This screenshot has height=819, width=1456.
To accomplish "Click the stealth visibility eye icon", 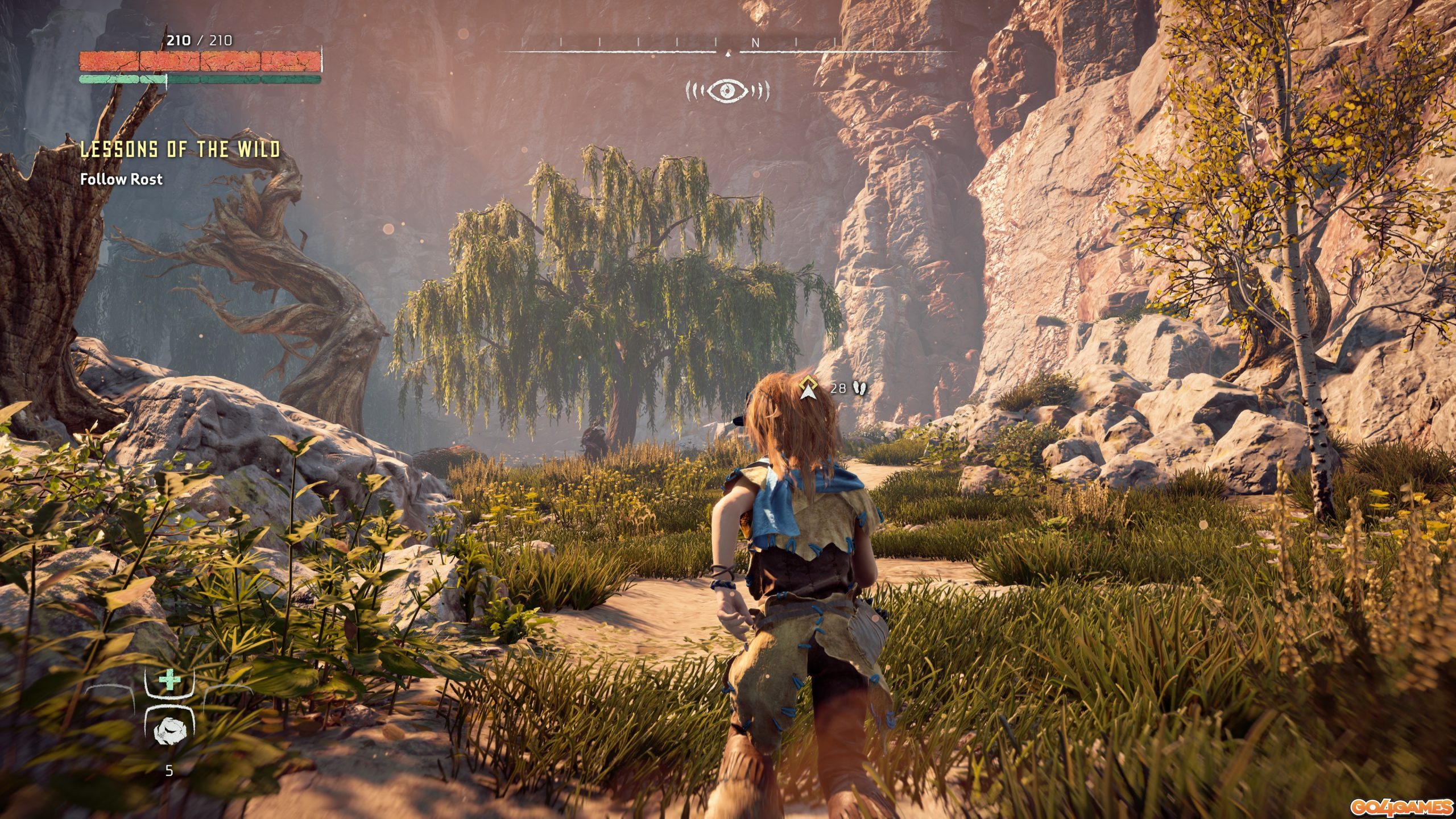I will point(727,90).
